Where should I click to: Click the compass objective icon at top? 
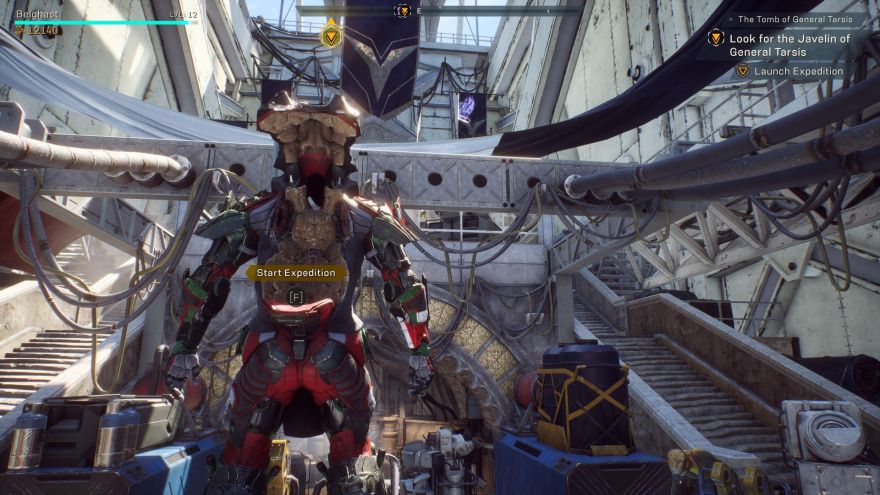click(402, 10)
